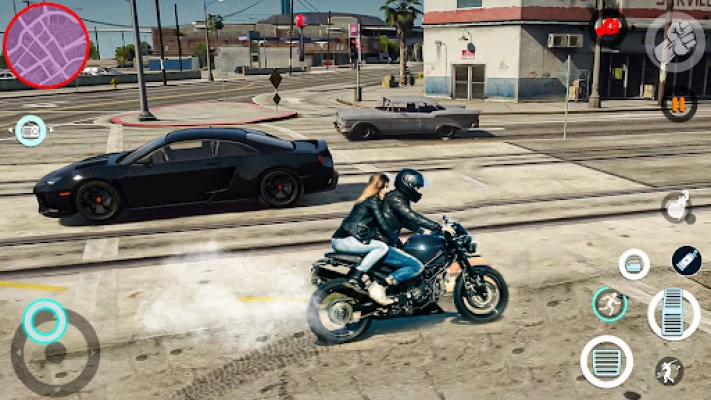
Task: Tap the grey round icon above the nitro
Action: tap(676, 207)
